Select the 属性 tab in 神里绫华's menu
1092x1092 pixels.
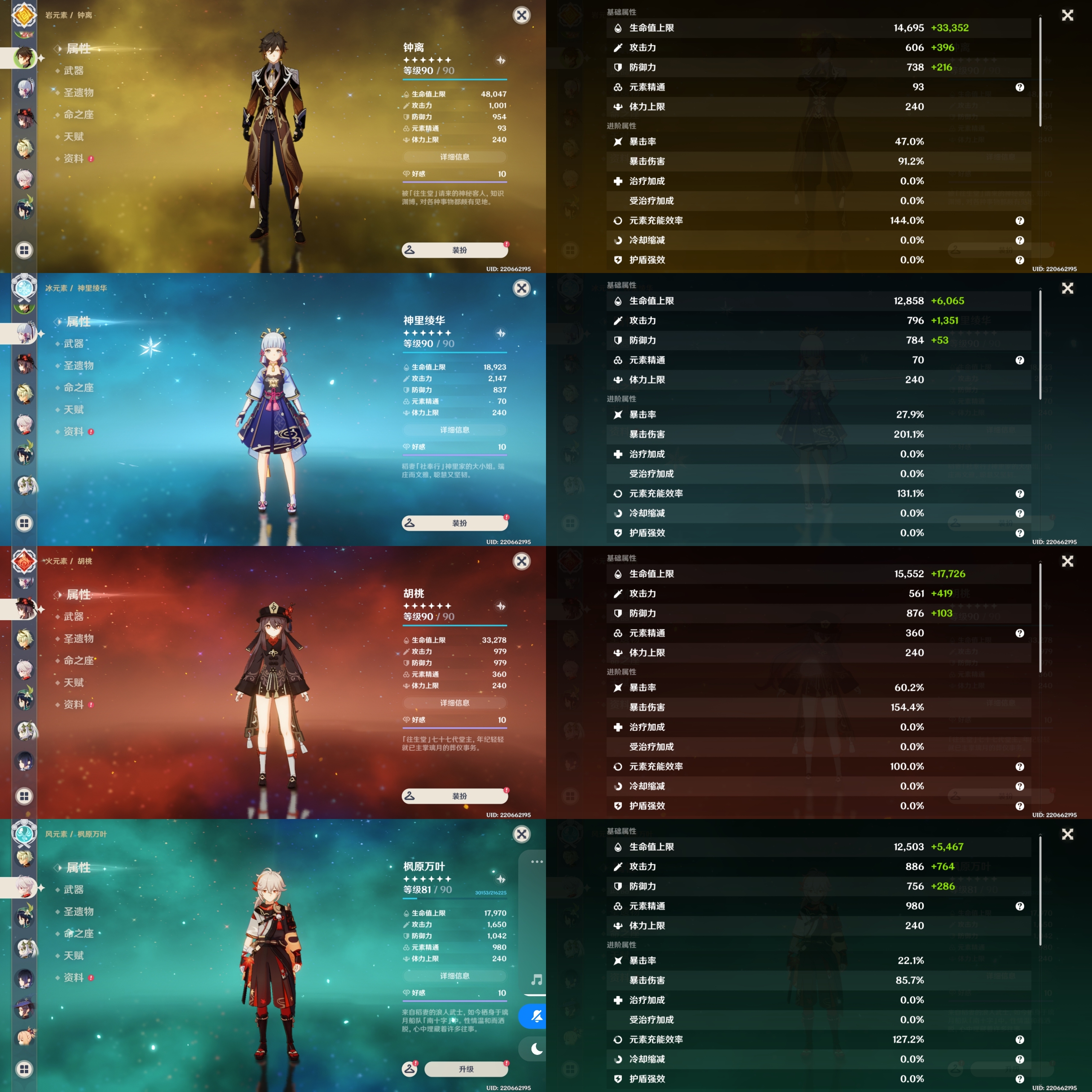pos(78,322)
